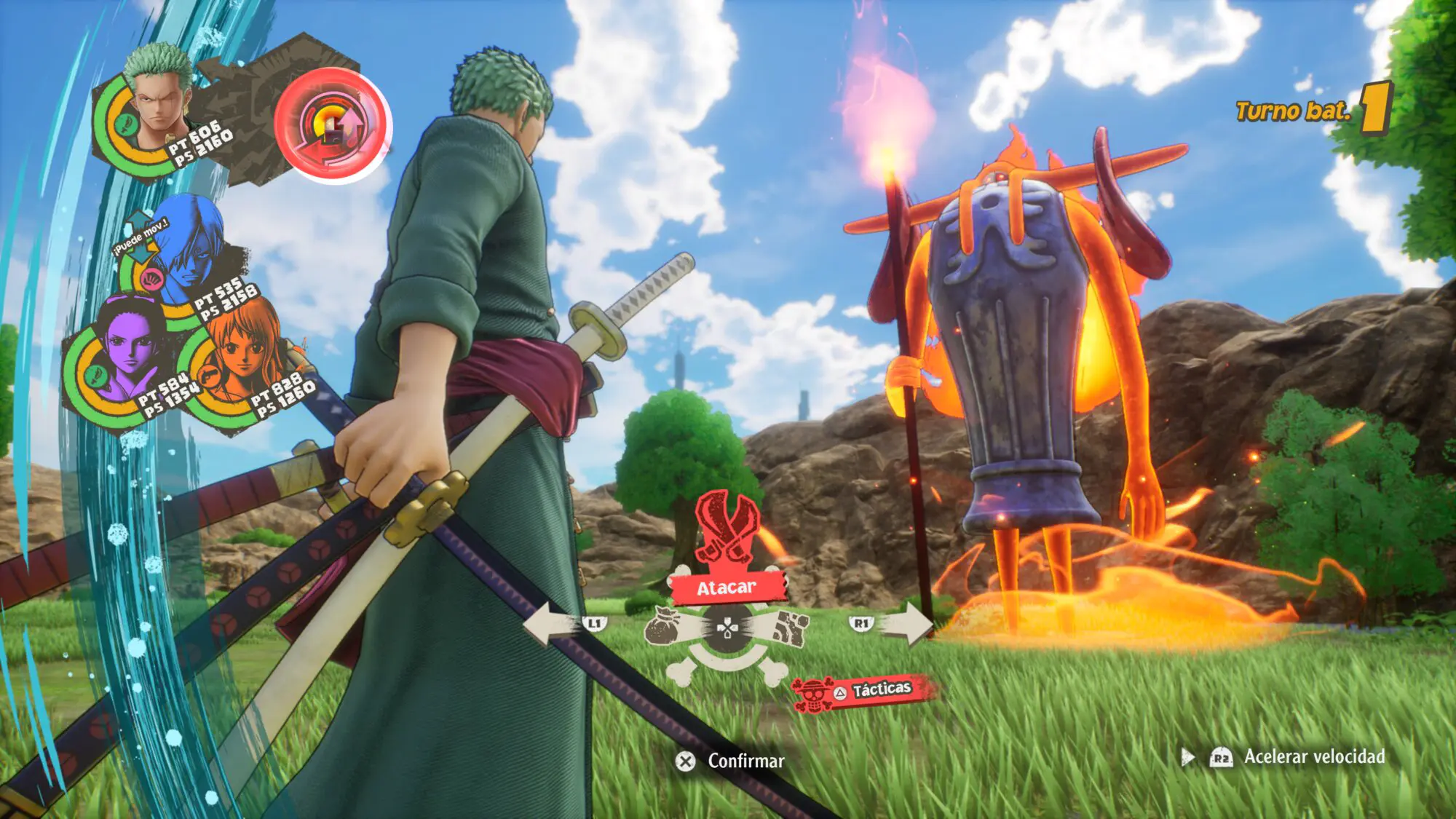
Task: Activate the red swap icon beside Zoro
Action: coord(333,126)
